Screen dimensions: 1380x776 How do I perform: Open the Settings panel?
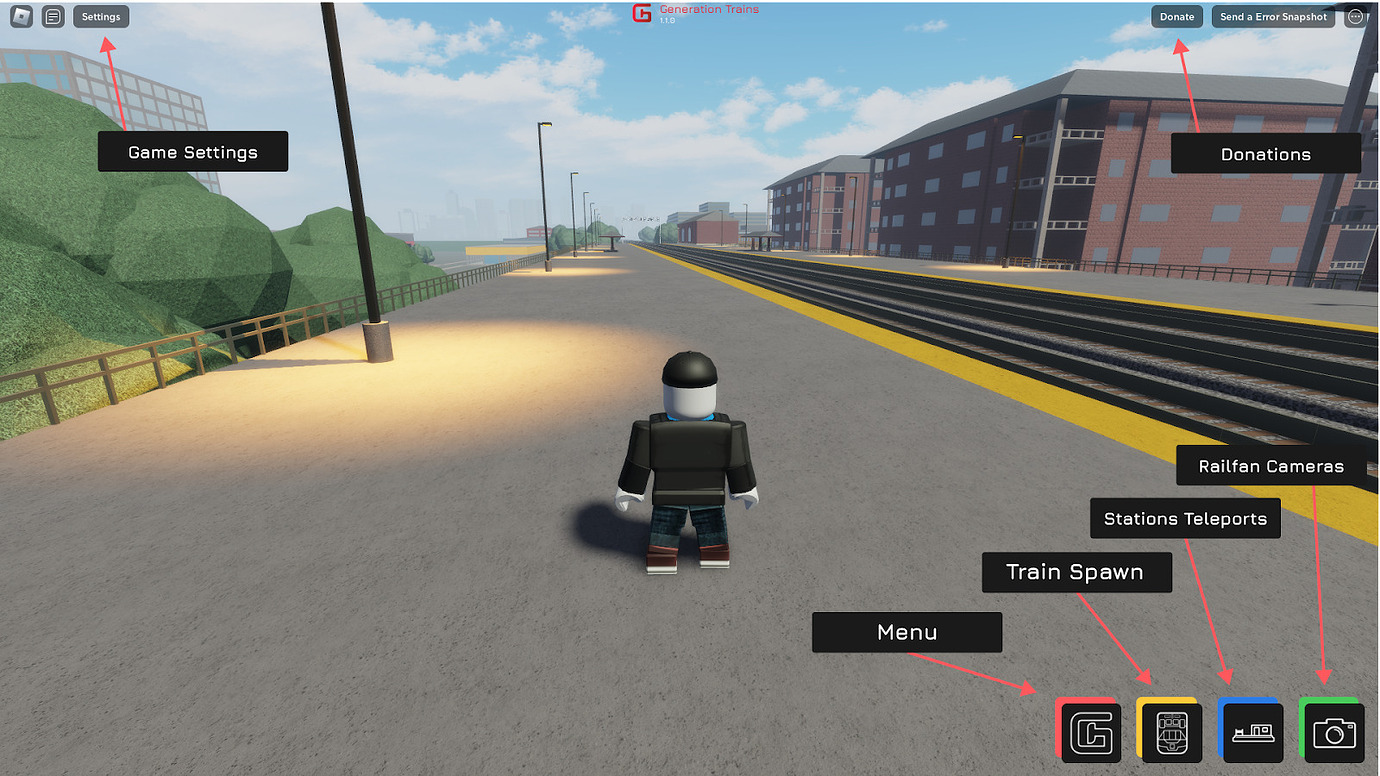coord(100,16)
